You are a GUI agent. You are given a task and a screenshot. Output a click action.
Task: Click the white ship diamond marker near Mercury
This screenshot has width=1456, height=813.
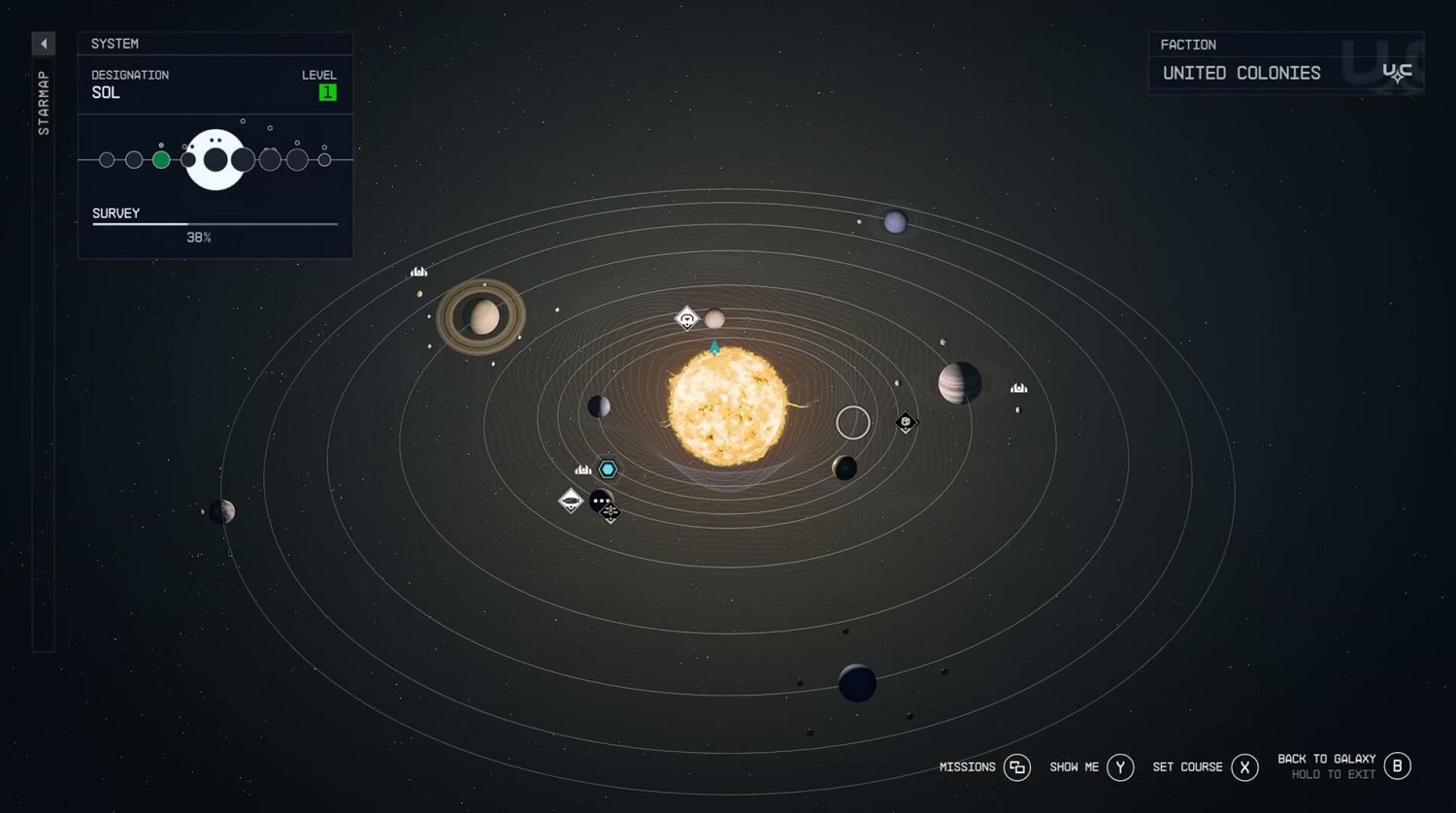click(x=570, y=500)
